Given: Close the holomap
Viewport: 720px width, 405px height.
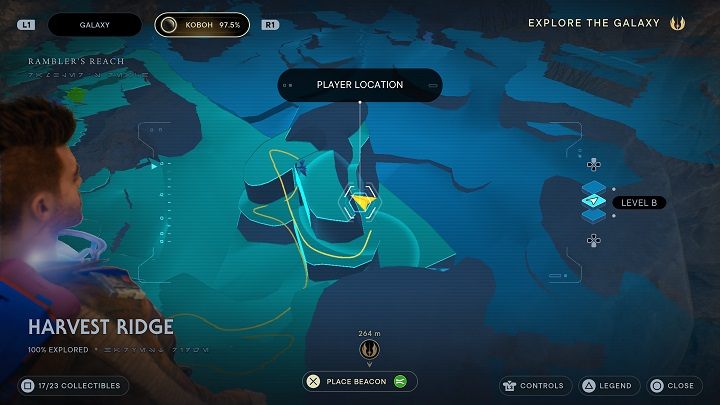Looking at the screenshot, I should click(x=671, y=386).
